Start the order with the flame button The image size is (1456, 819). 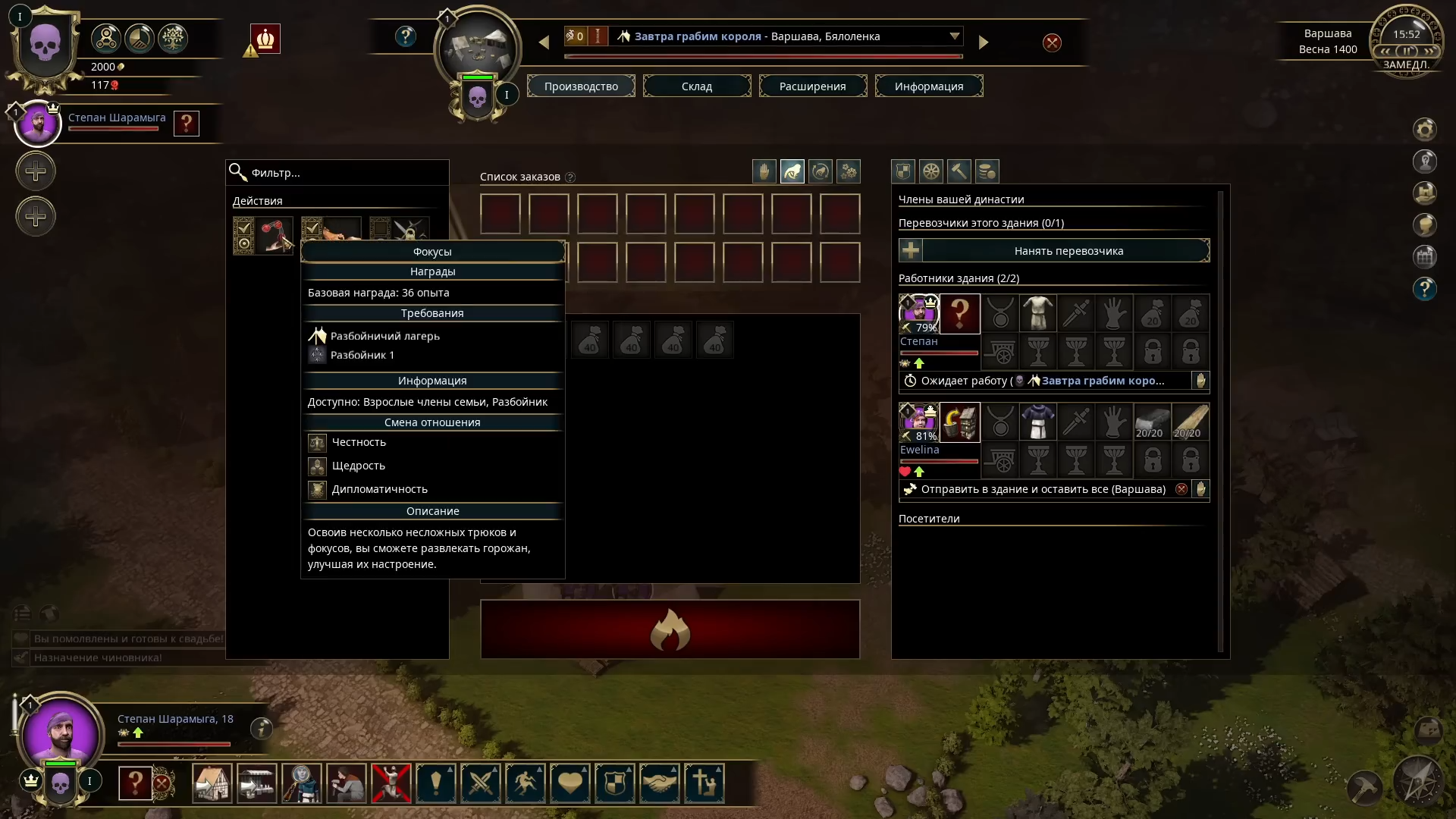[x=670, y=629]
